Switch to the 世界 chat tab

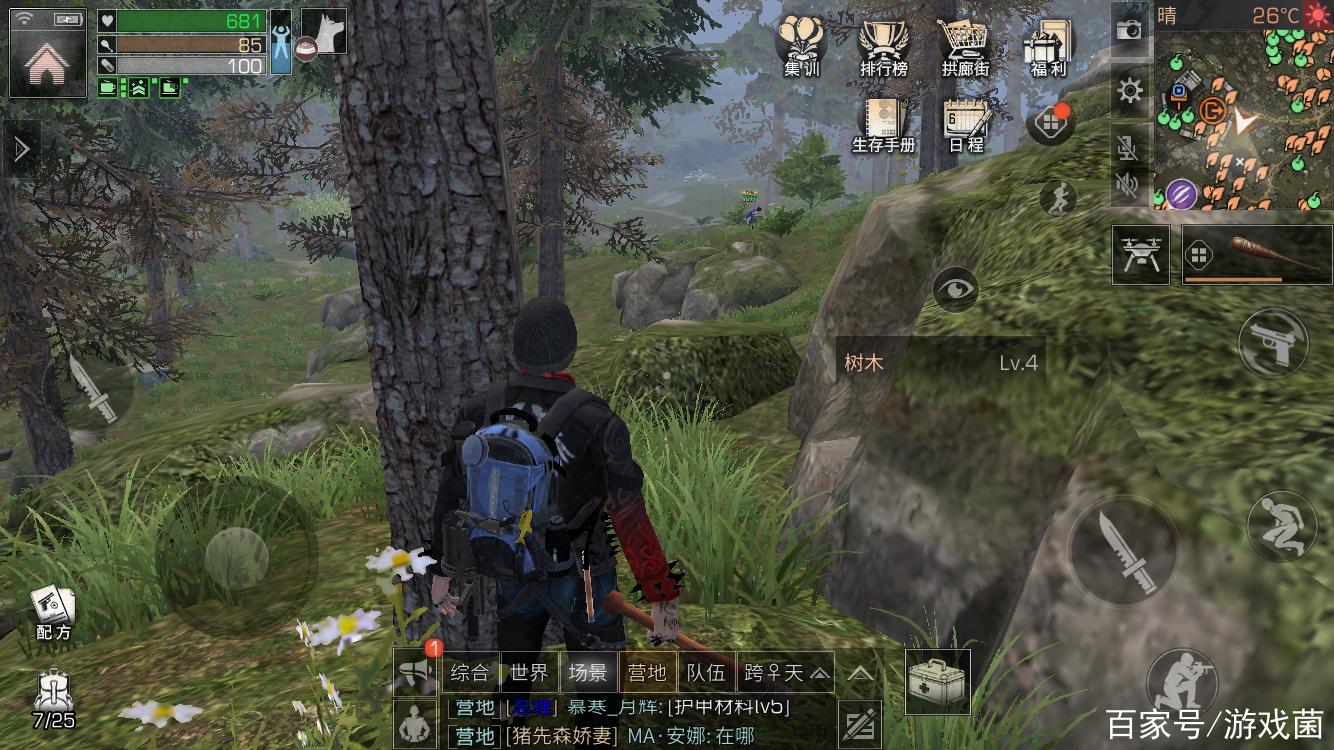click(528, 672)
